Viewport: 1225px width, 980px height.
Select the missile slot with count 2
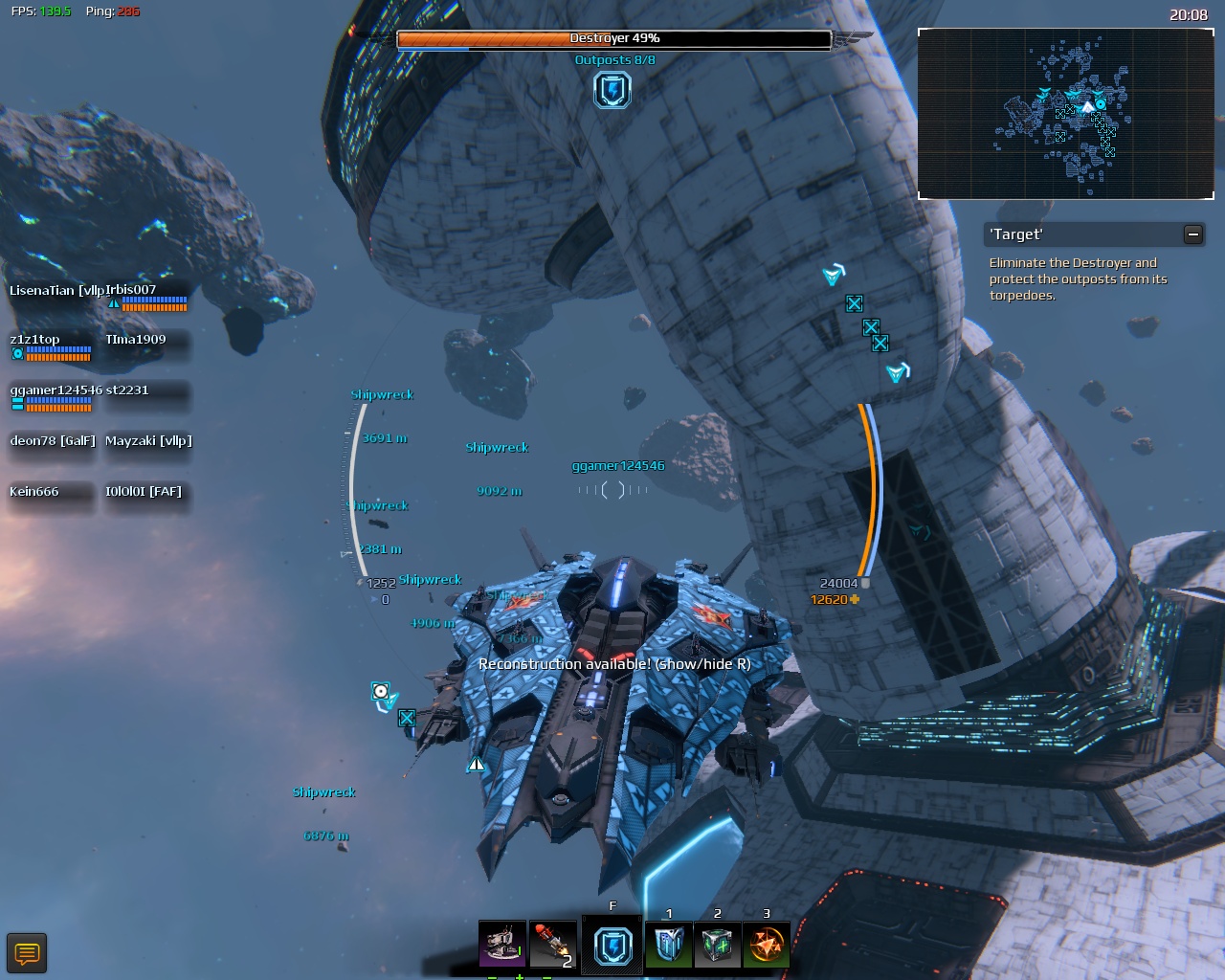point(552,944)
